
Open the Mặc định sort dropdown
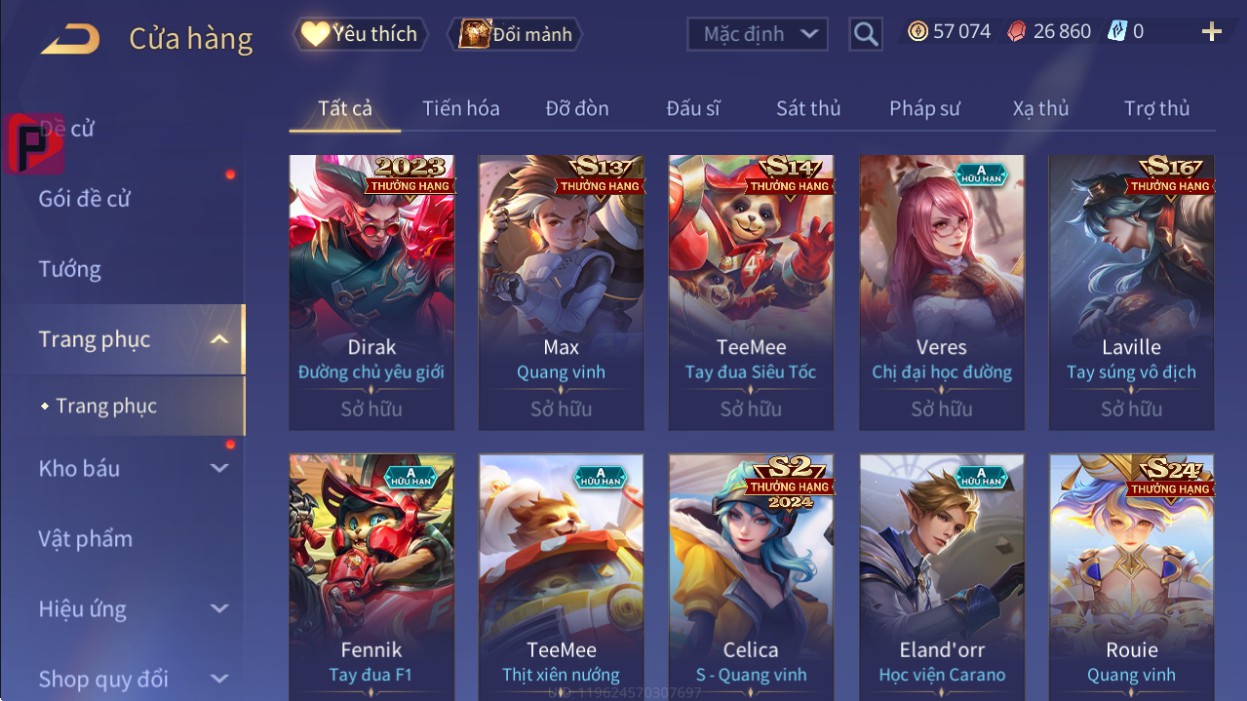tap(758, 34)
